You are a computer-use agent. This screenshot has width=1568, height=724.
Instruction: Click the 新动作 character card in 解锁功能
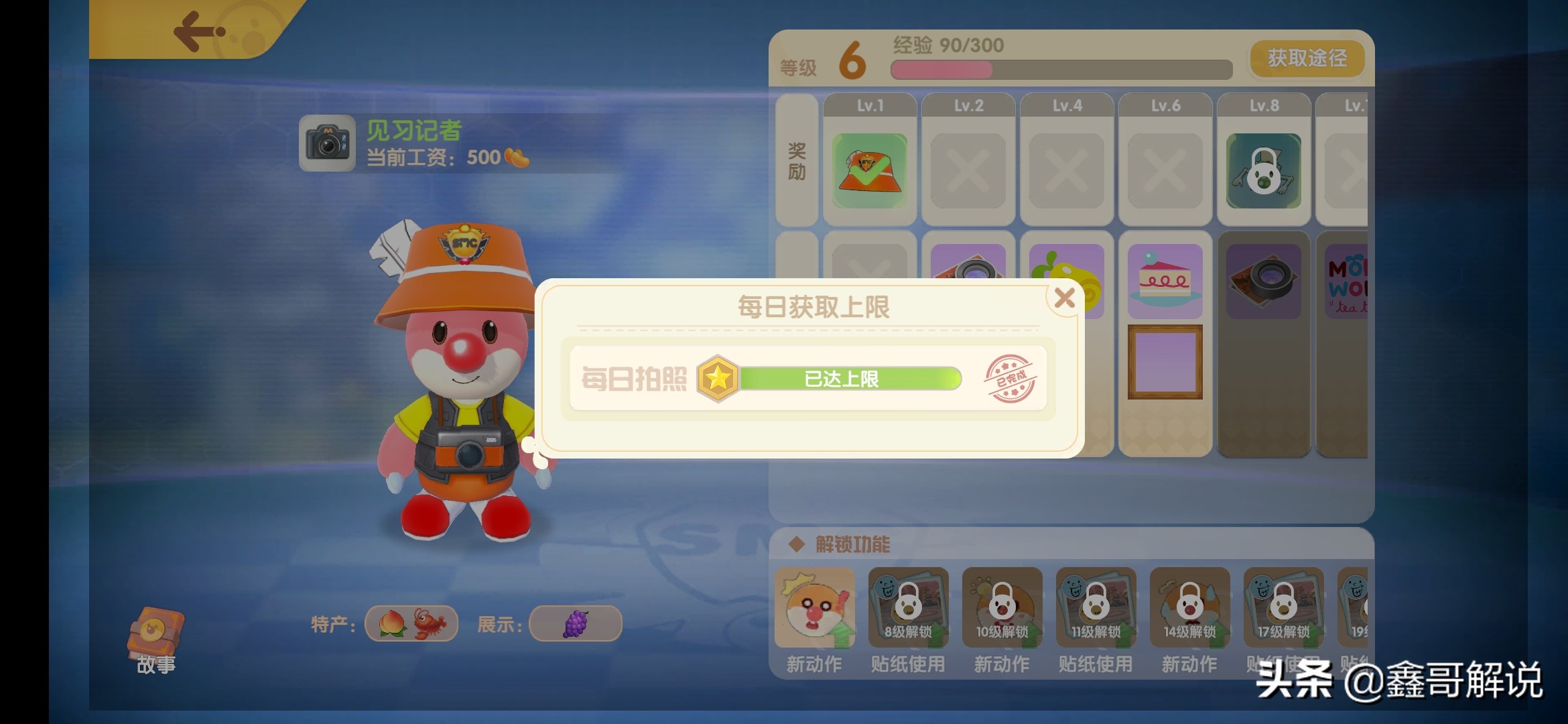tap(814, 607)
